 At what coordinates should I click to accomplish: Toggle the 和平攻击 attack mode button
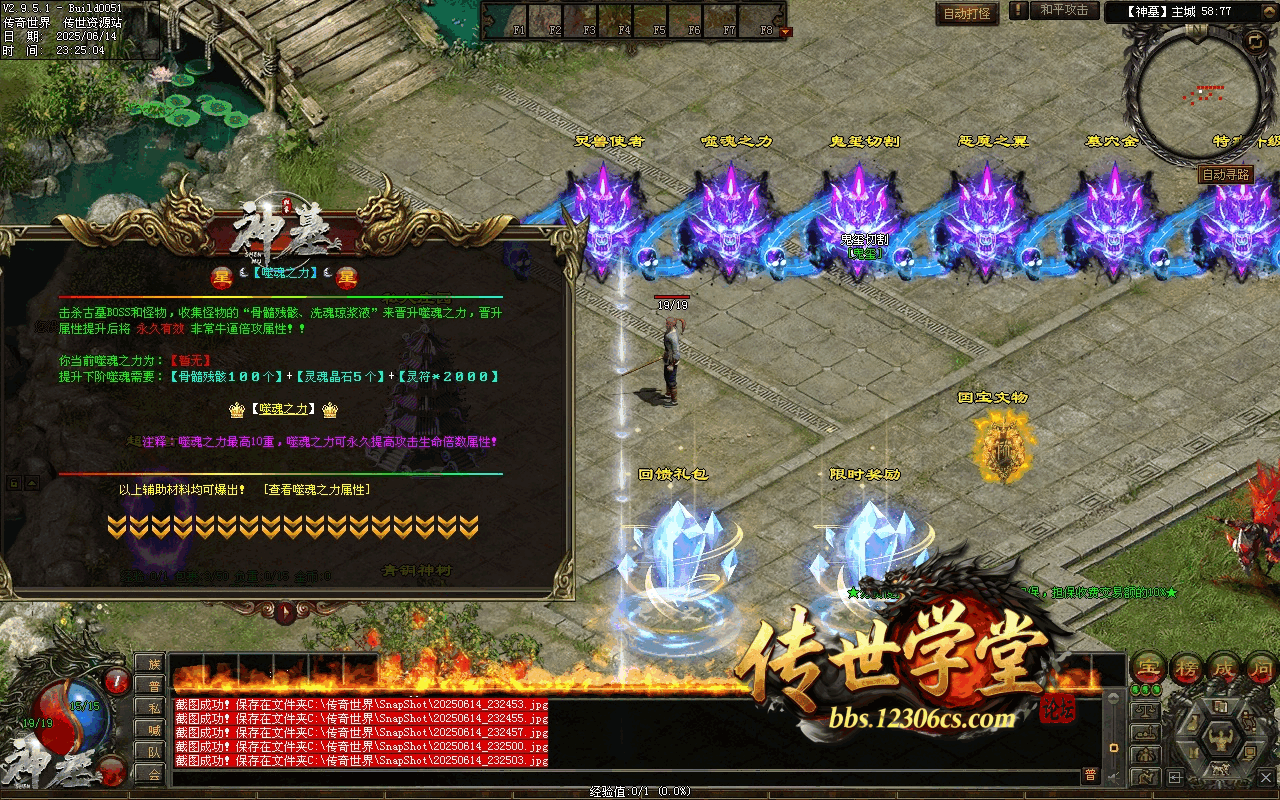tap(1063, 10)
